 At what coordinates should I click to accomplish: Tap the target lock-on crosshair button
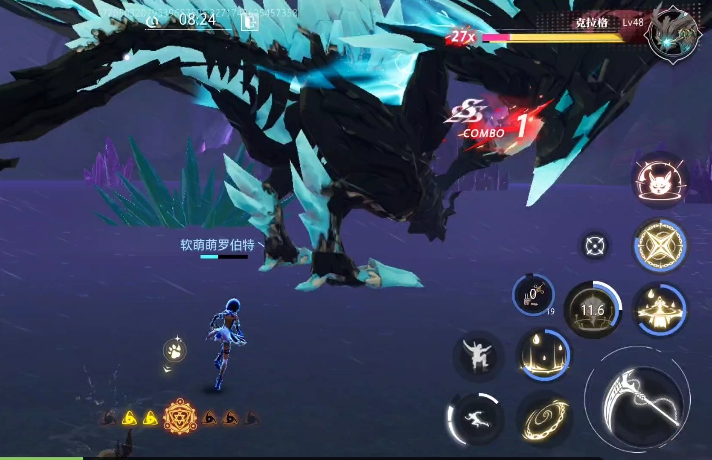596,245
